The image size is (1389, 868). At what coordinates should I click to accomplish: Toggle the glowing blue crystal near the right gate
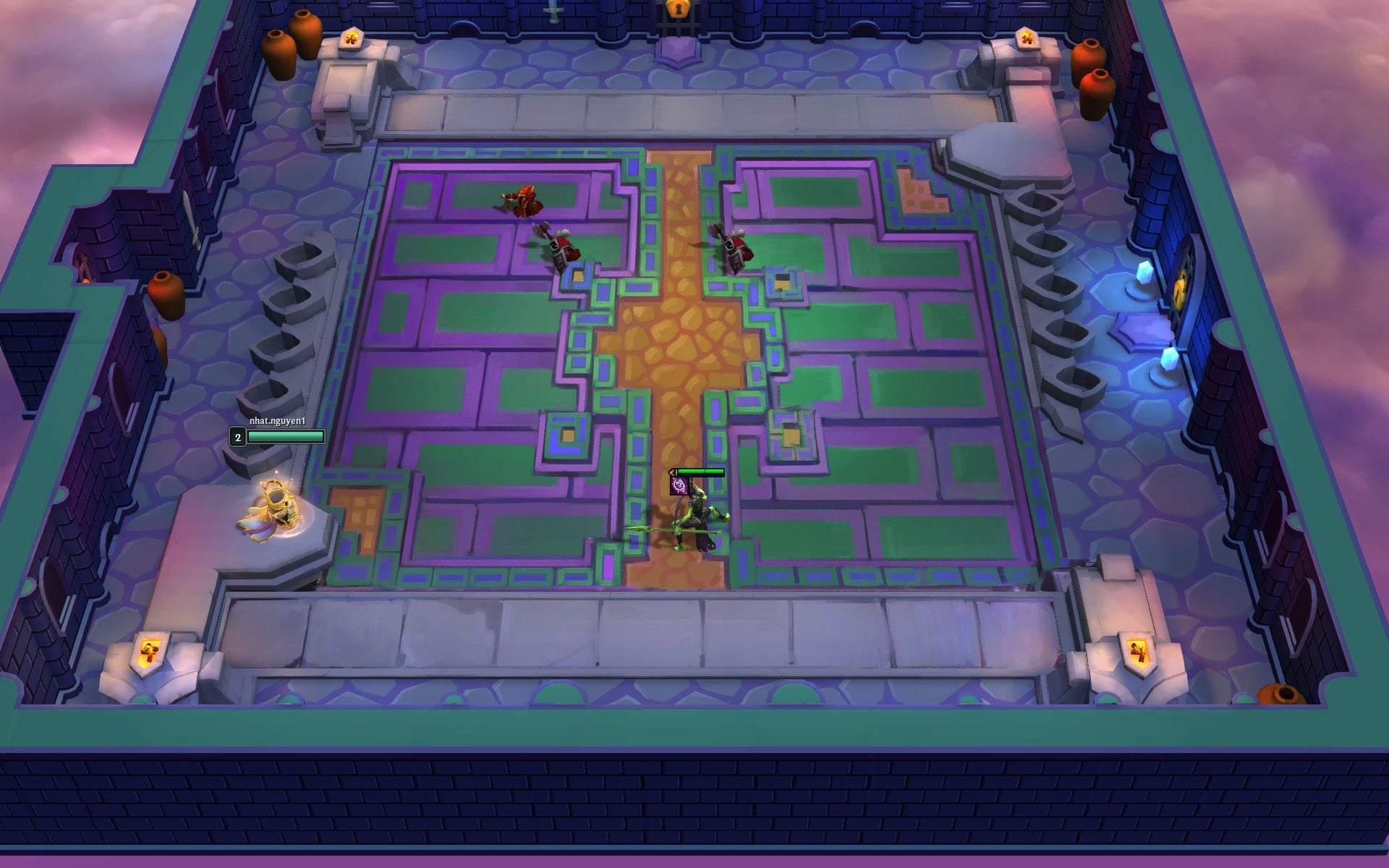[1143, 273]
